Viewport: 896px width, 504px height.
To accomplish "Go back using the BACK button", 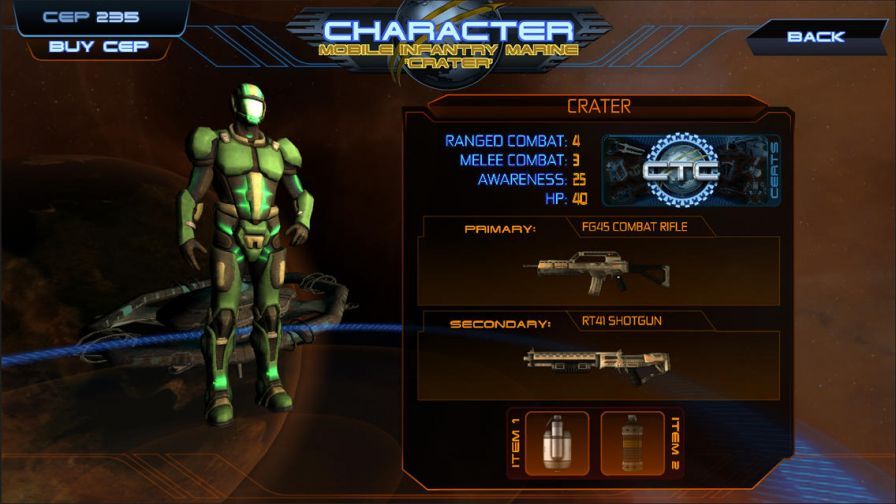I will [x=815, y=37].
